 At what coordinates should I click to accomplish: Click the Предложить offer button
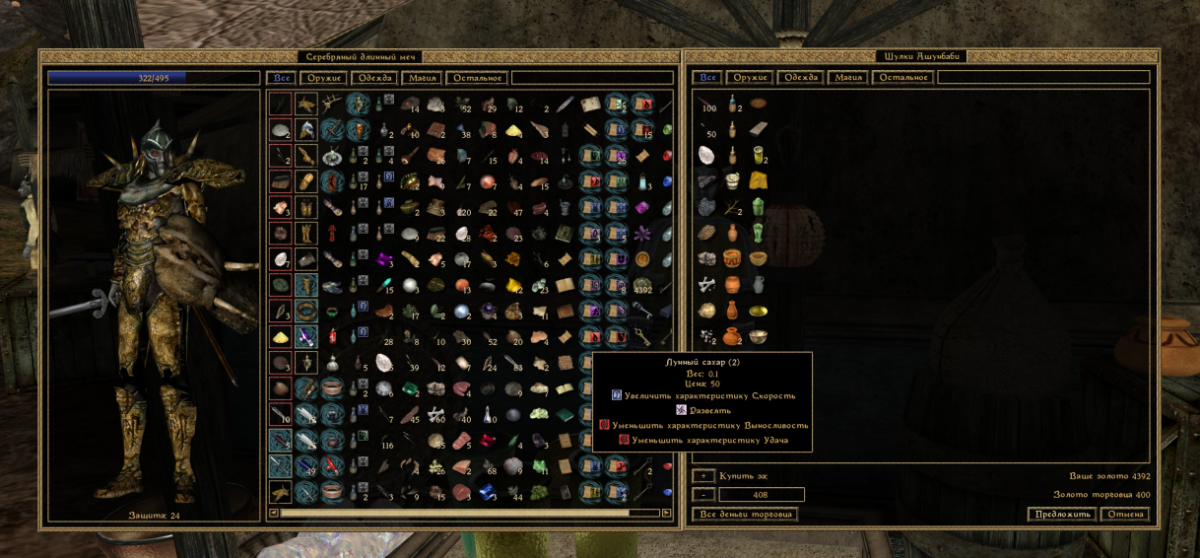pos(1061,514)
